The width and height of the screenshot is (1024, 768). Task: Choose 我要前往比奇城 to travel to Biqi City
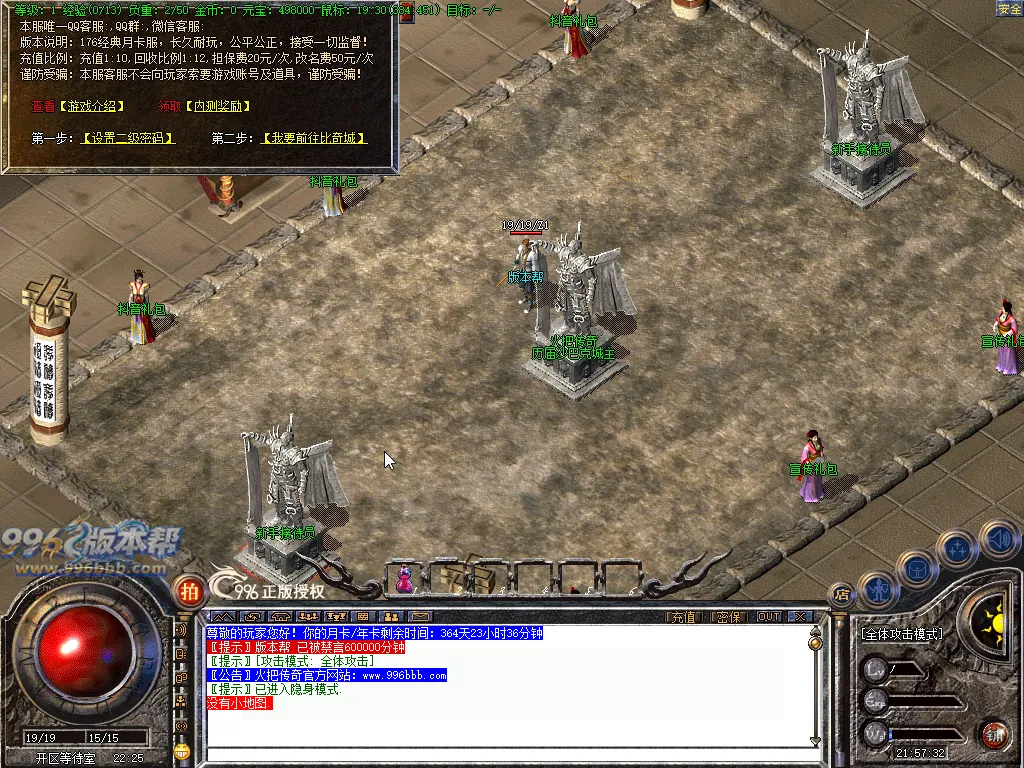(x=313, y=138)
